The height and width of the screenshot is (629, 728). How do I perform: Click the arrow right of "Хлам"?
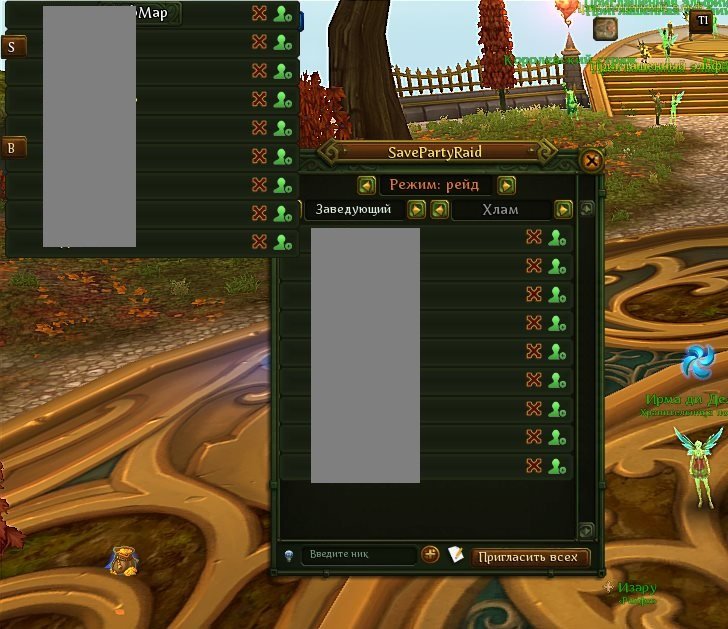(564, 210)
